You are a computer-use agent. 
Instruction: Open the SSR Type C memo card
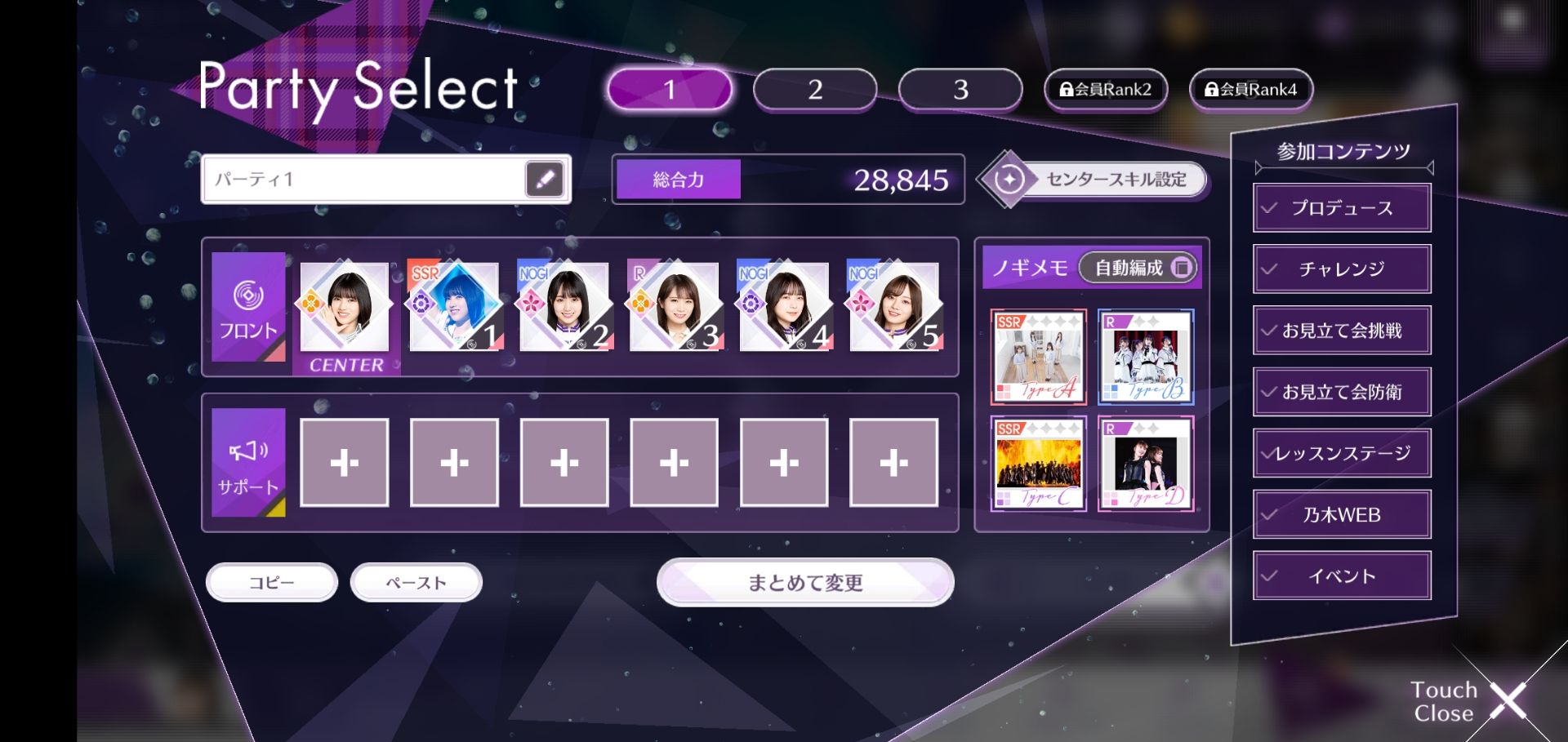[x=1039, y=464]
